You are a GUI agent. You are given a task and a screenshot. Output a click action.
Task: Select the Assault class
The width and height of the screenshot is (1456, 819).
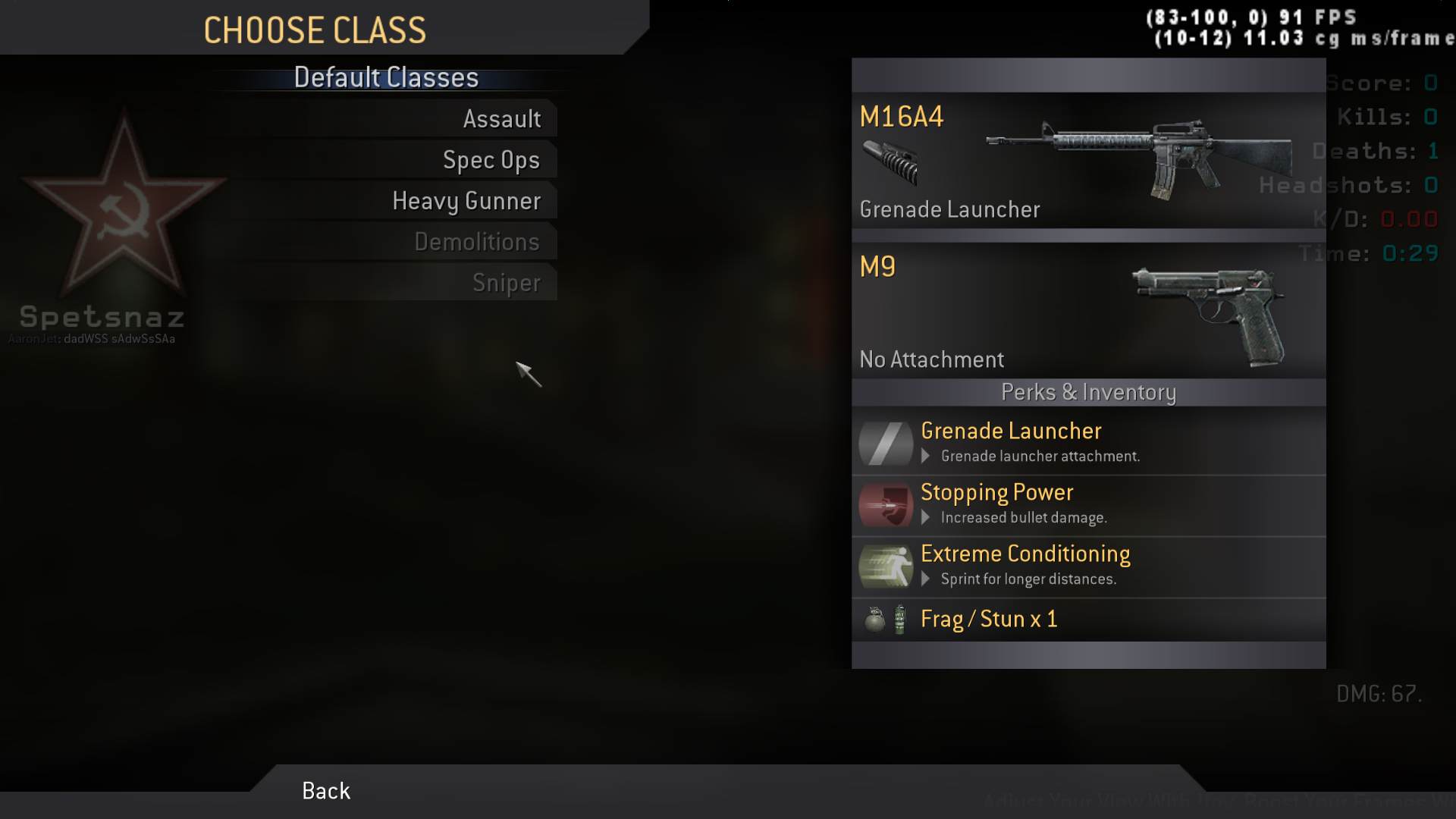501,119
